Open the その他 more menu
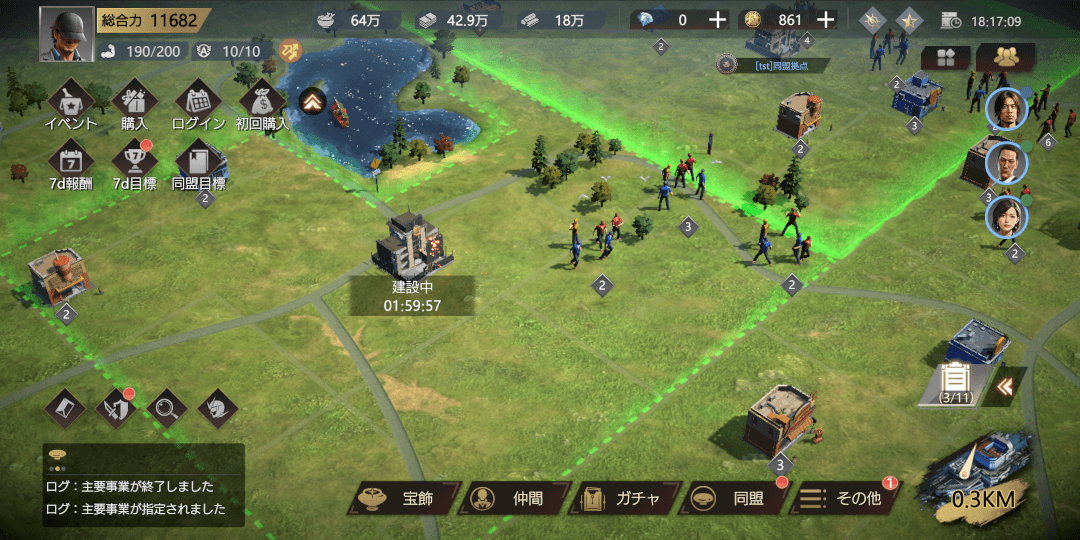The height and width of the screenshot is (540, 1080). [844, 498]
